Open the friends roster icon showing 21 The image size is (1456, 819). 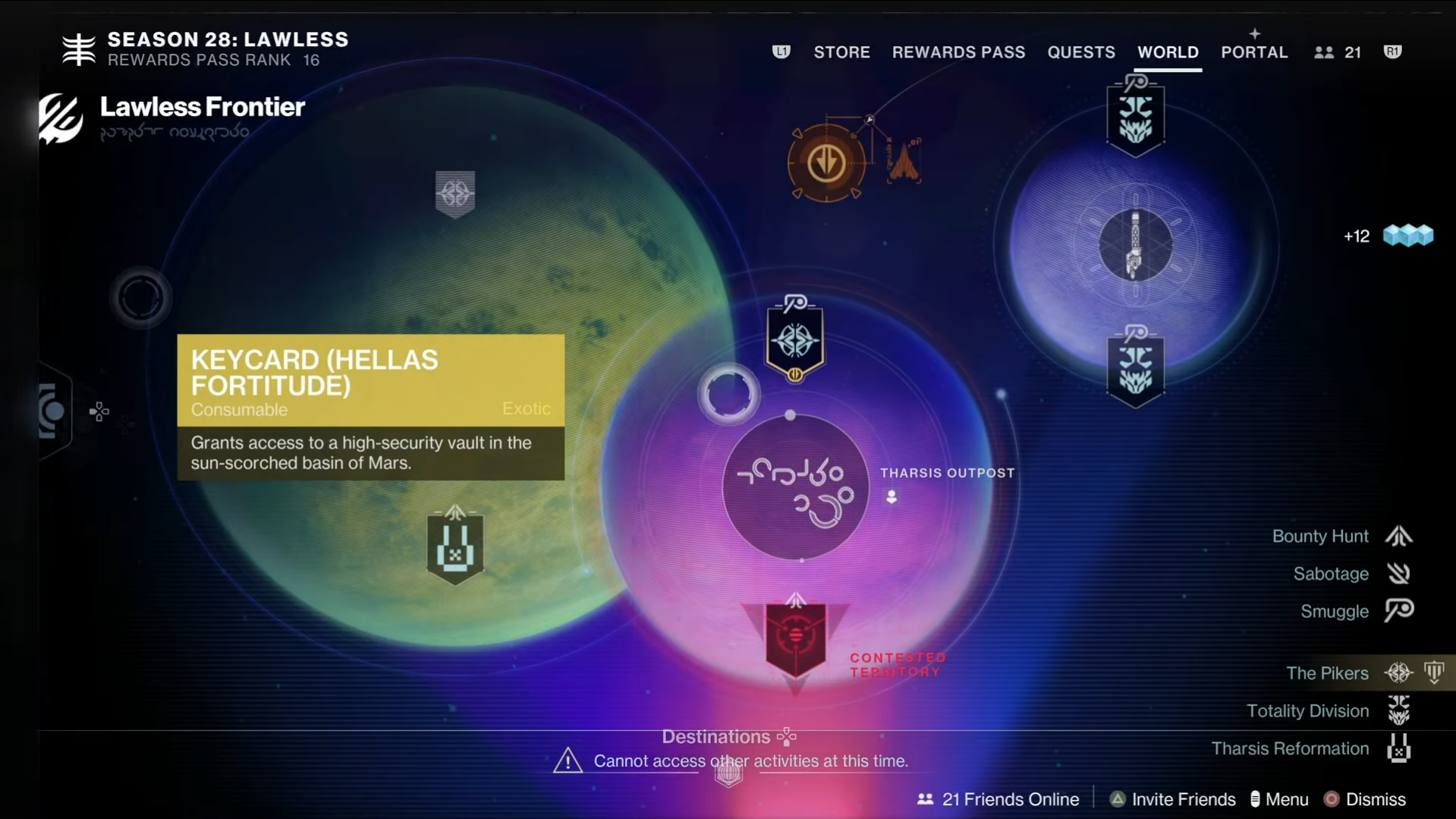(1338, 52)
